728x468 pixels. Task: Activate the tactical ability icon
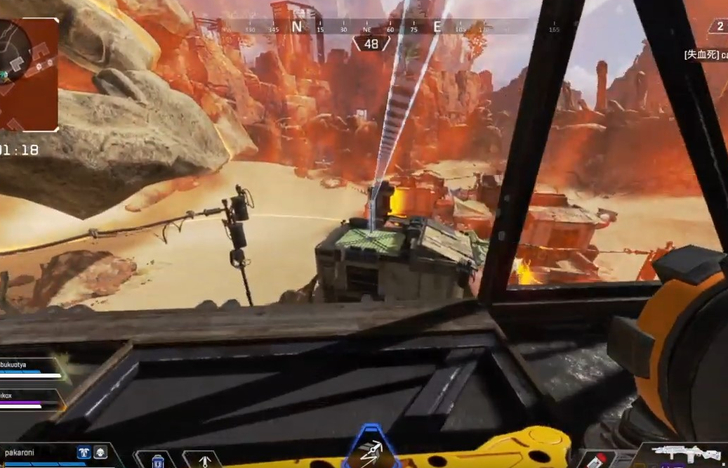(x=371, y=451)
